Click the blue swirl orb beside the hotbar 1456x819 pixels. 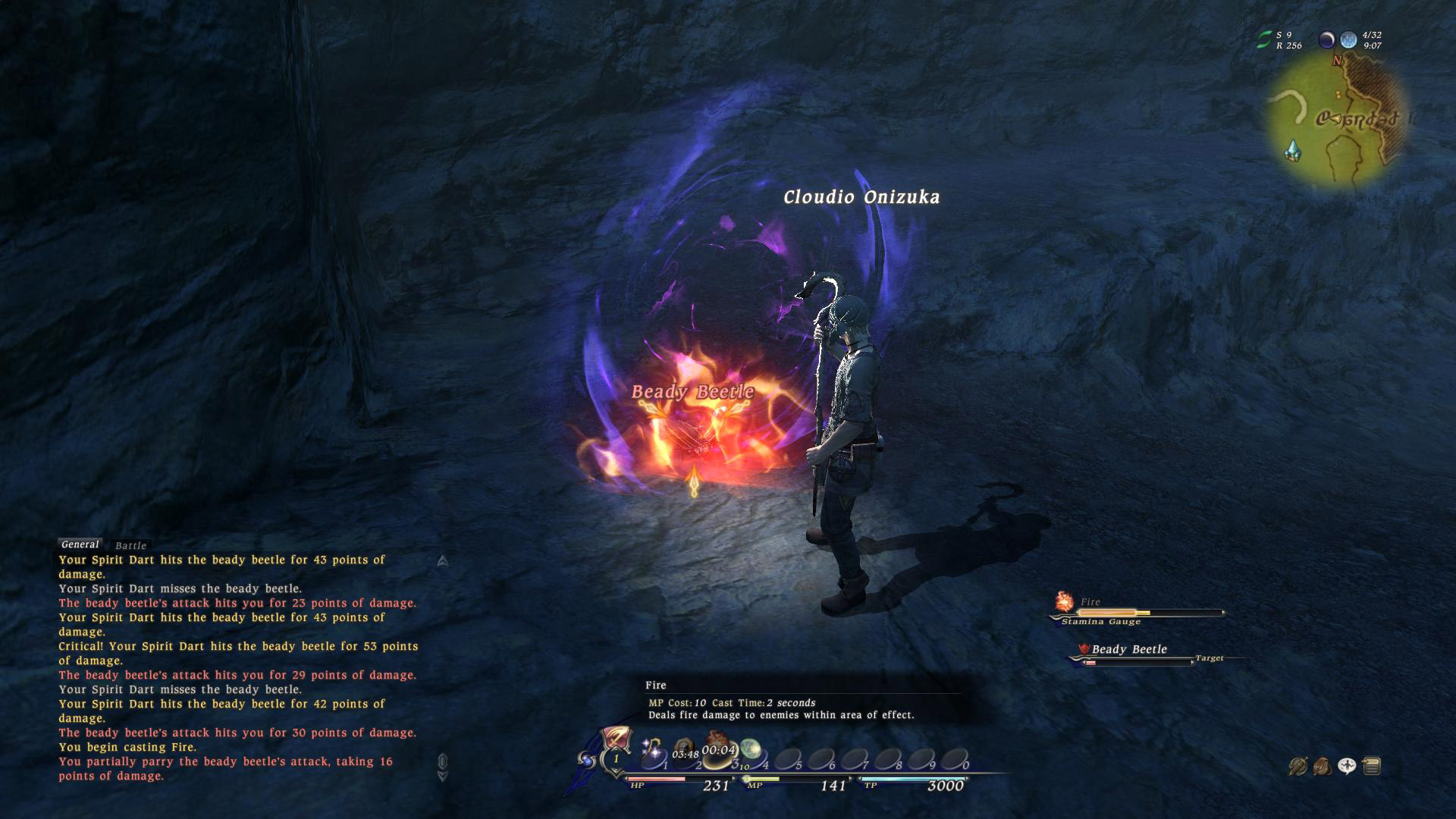click(x=586, y=759)
